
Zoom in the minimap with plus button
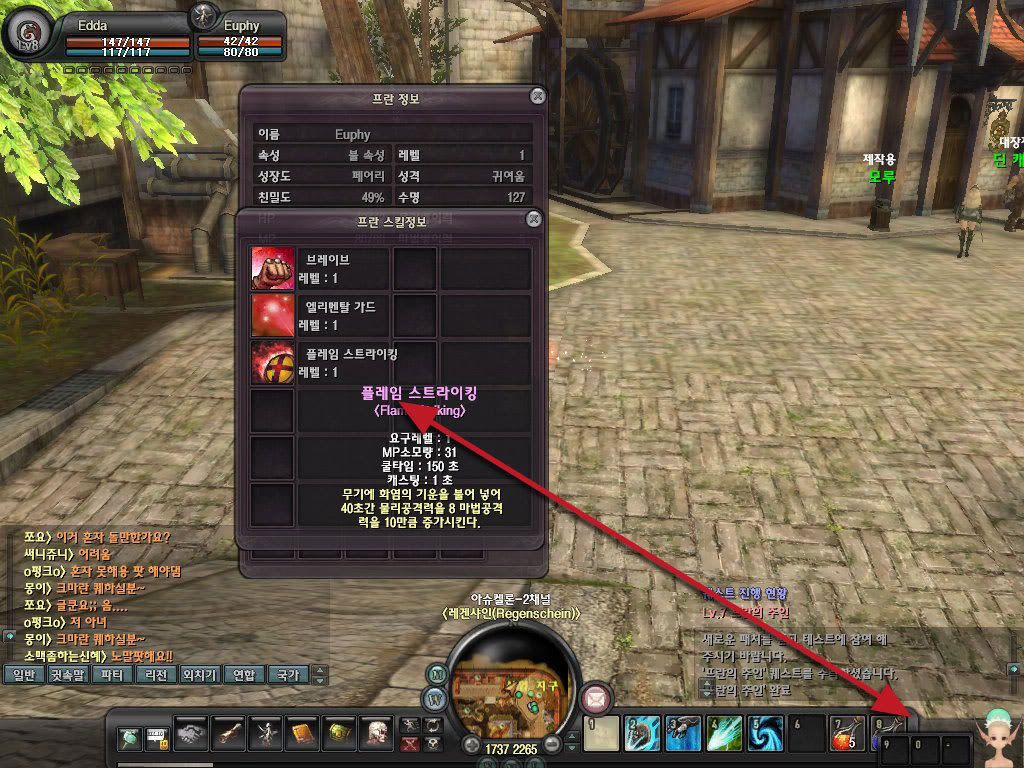(471, 745)
